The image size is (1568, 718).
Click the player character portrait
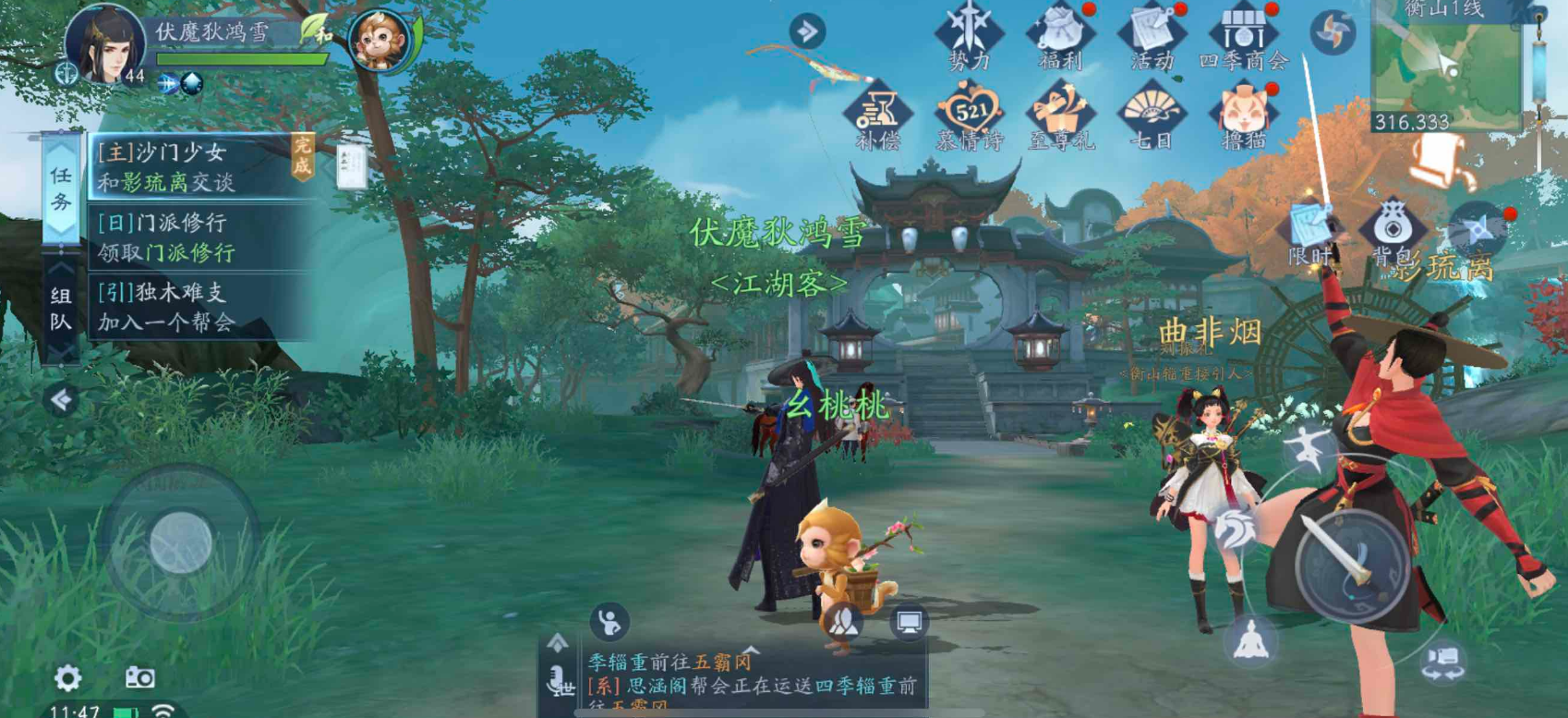pos(105,43)
